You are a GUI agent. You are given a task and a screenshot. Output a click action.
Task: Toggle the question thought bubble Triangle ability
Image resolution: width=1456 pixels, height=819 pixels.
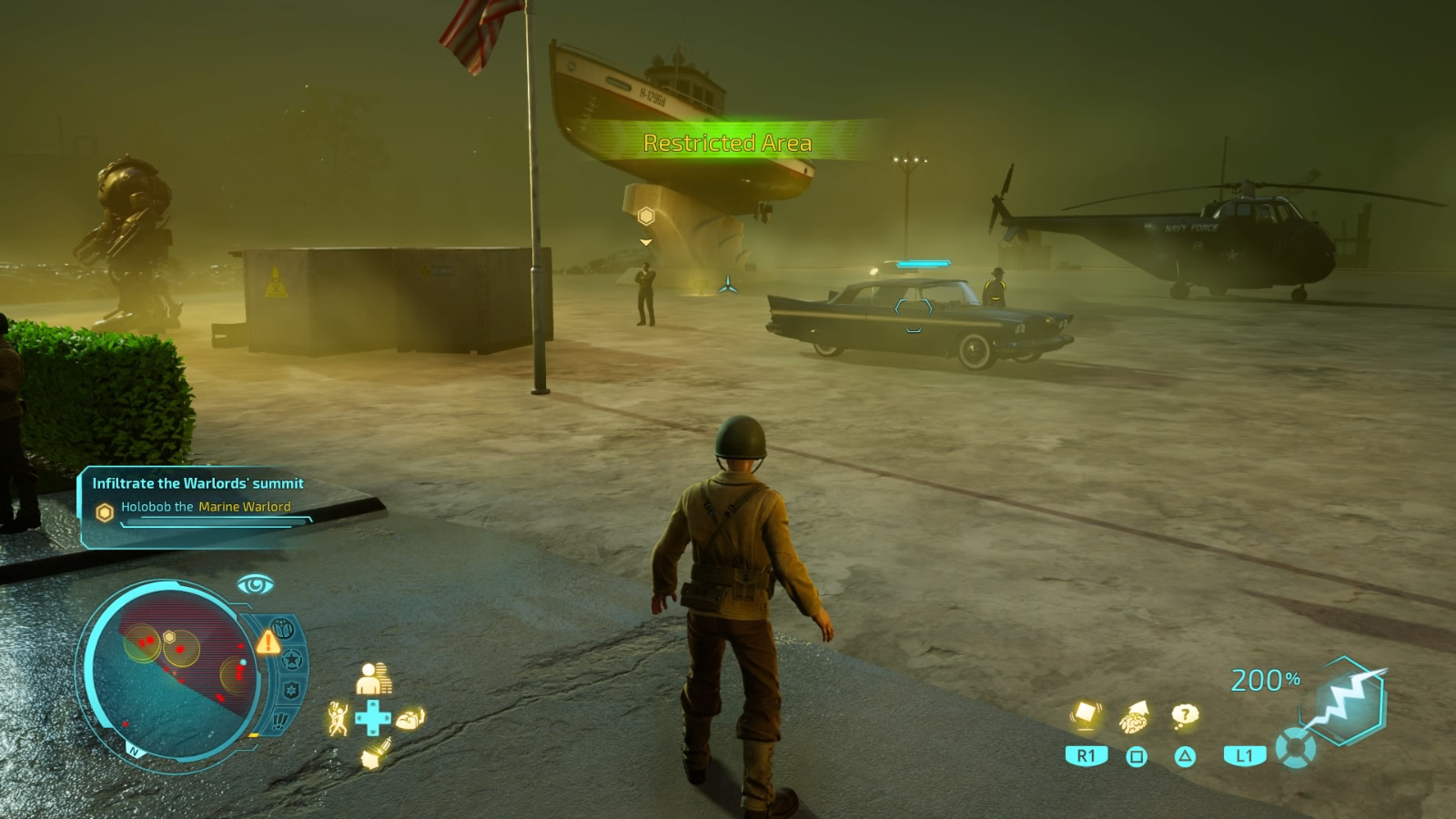1184,716
